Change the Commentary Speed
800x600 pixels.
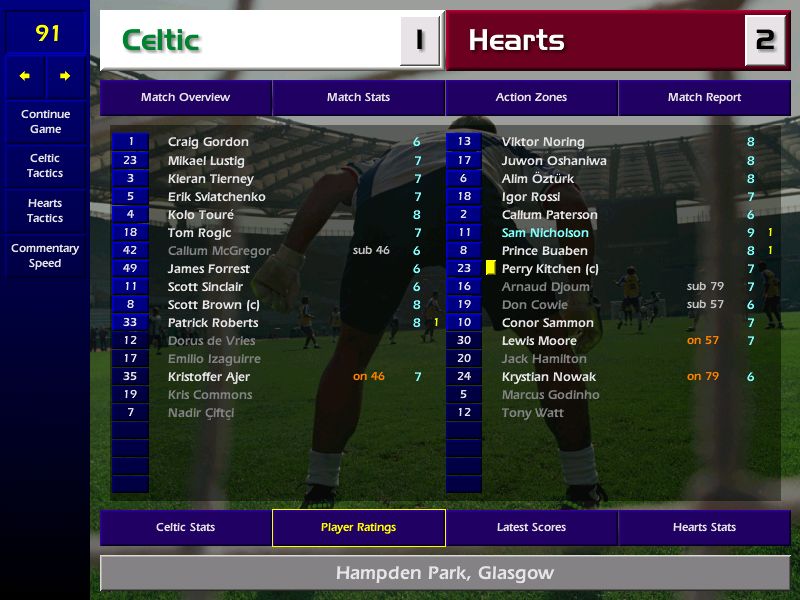click(45, 256)
